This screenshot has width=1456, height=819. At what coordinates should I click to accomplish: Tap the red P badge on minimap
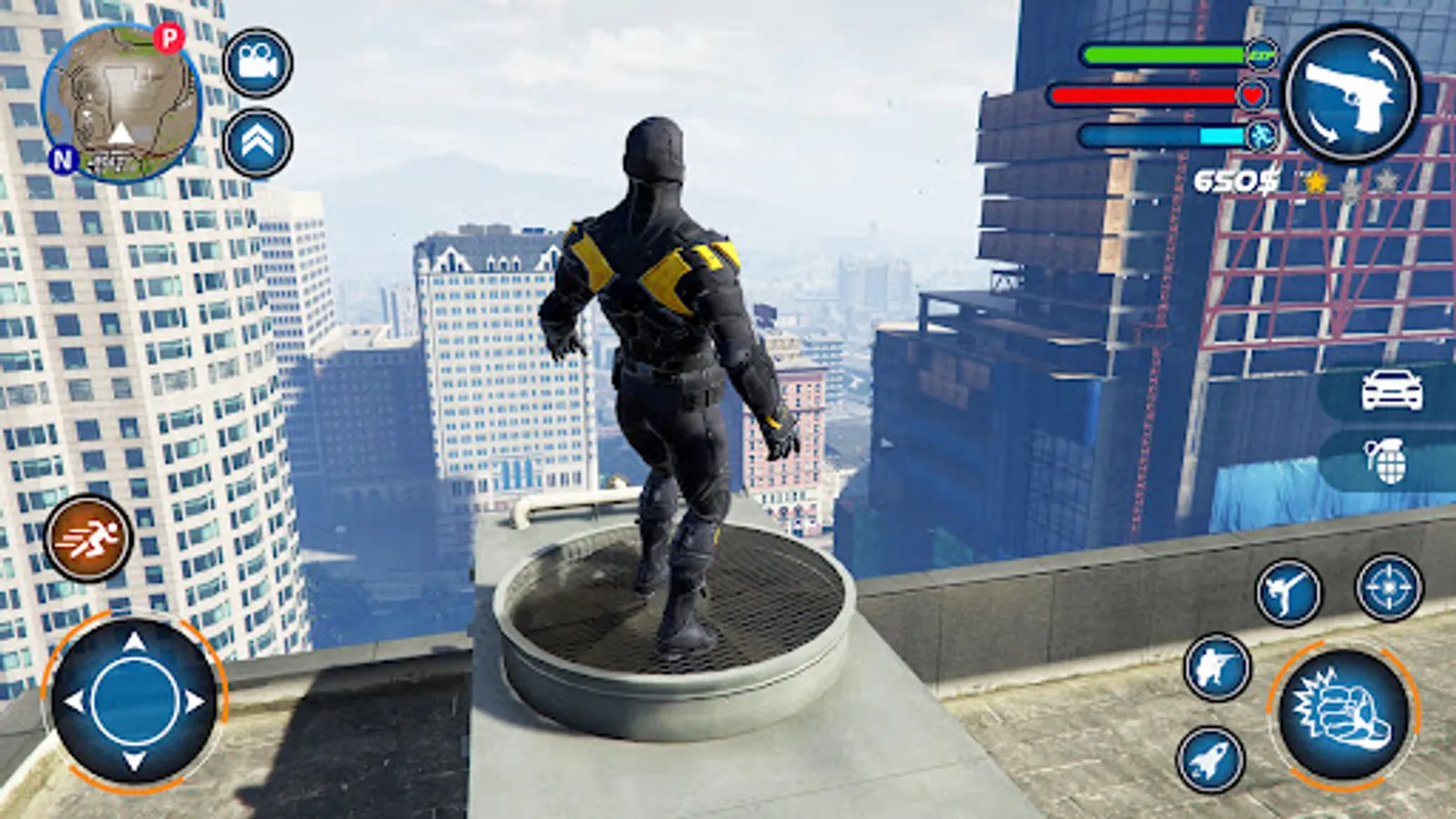[x=167, y=38]
